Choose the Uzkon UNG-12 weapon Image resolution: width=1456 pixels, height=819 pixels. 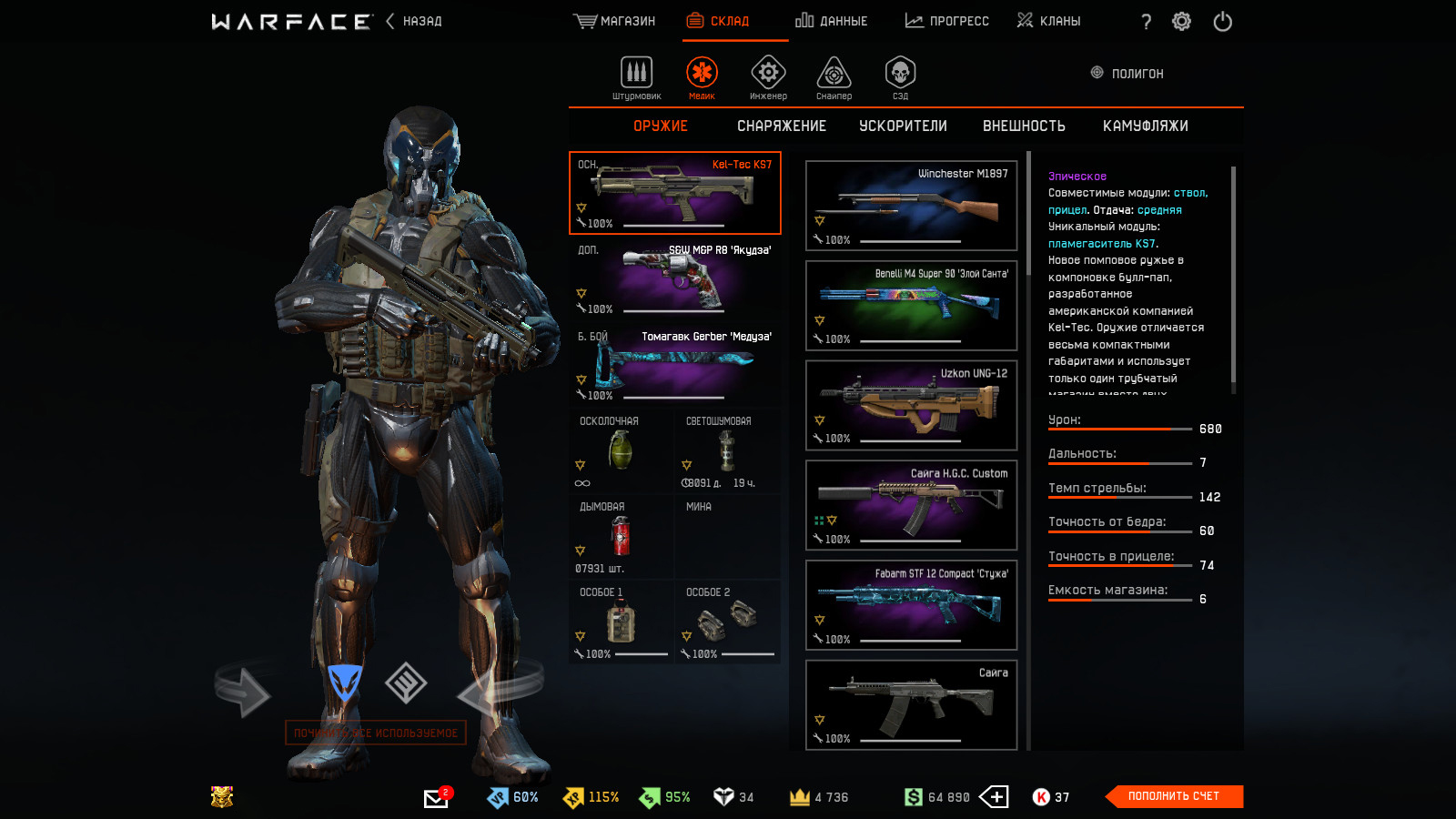click(911, 405)
